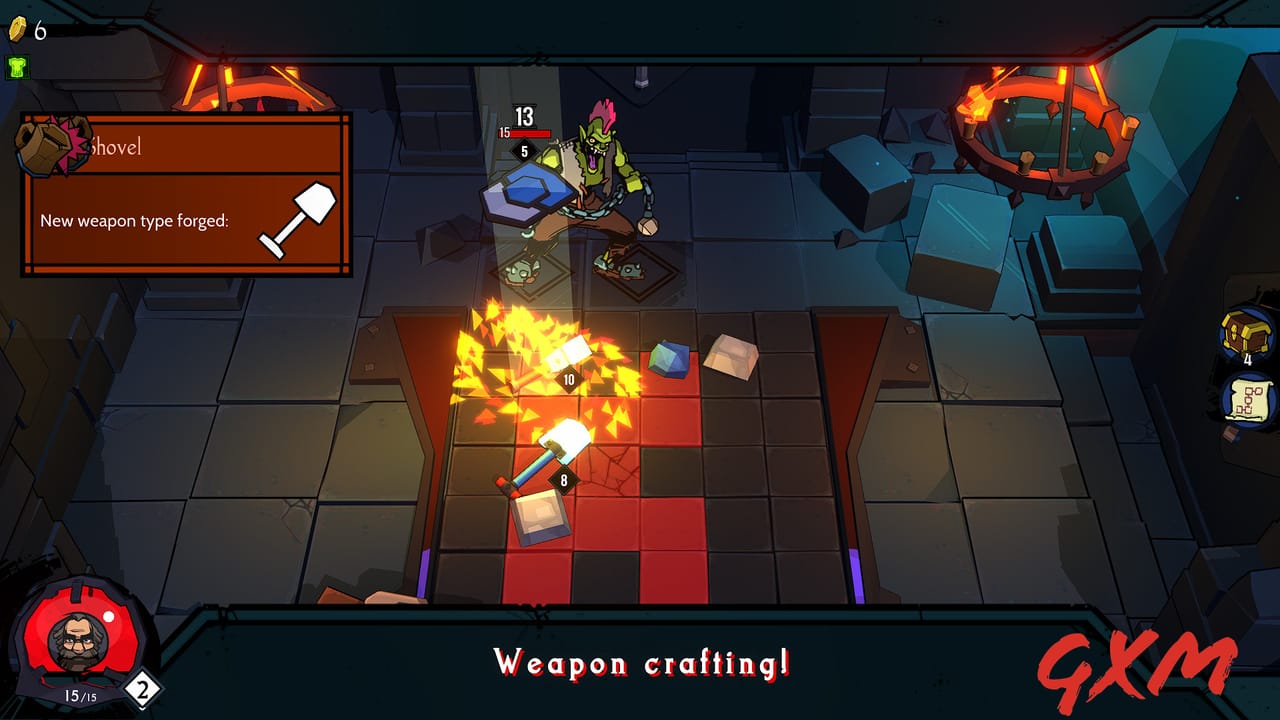Open the treasure chest inventory icon
This screenshot has width=1280, height=720.
(x=1246, y=334)
